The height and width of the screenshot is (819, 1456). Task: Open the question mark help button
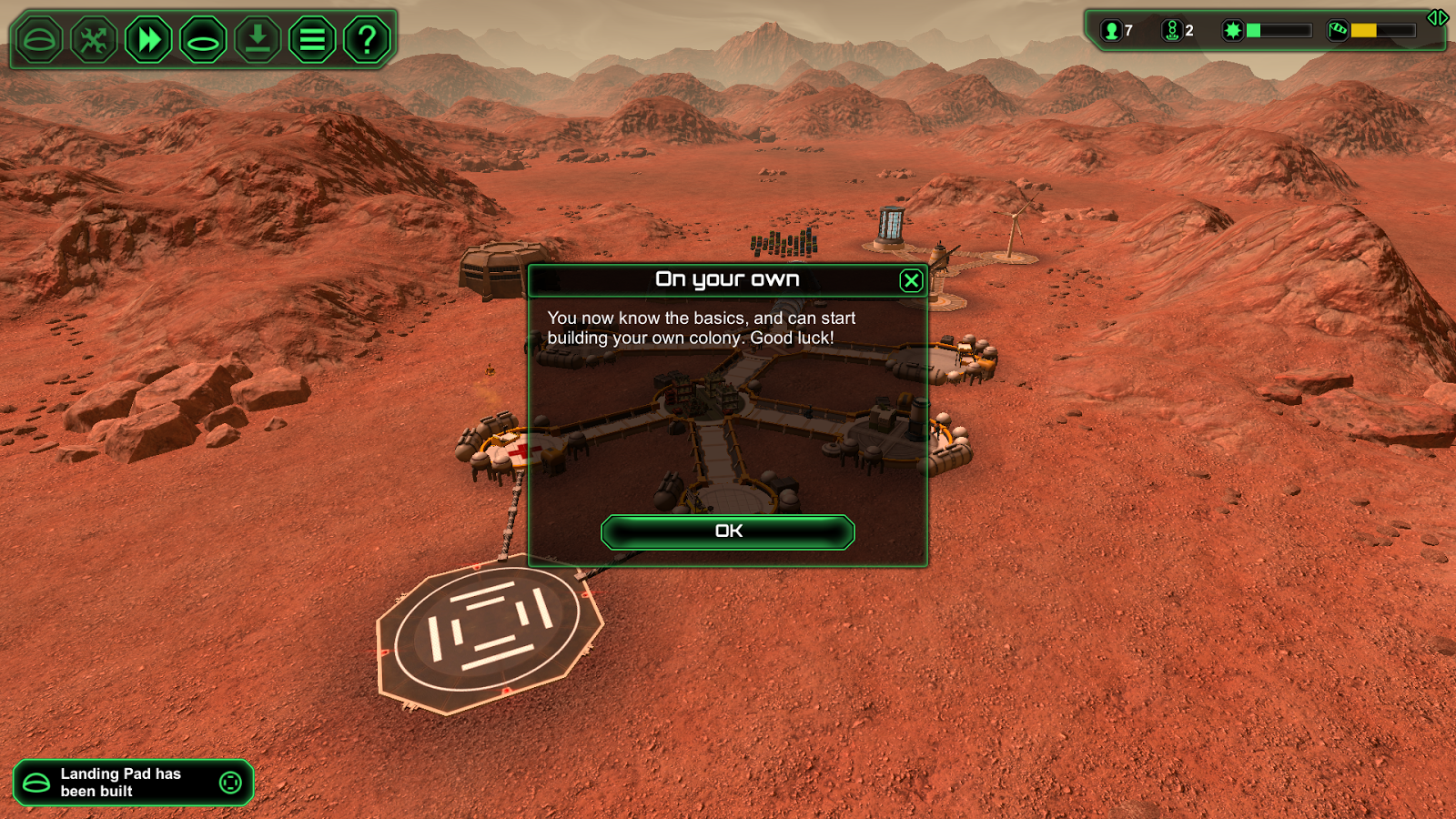pyautogui.click(x=367, y=40)
